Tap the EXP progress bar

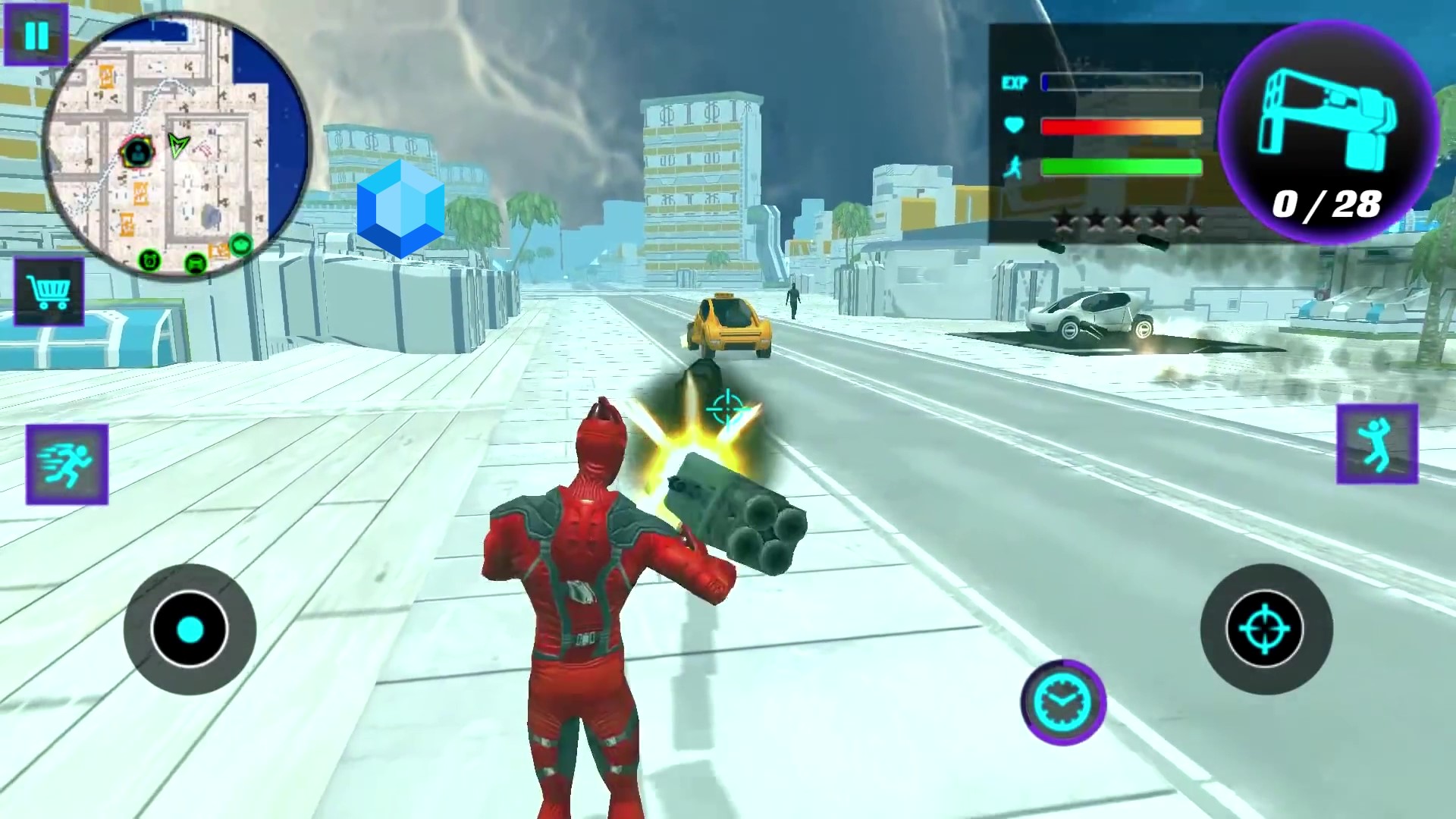coord(1121,82)
